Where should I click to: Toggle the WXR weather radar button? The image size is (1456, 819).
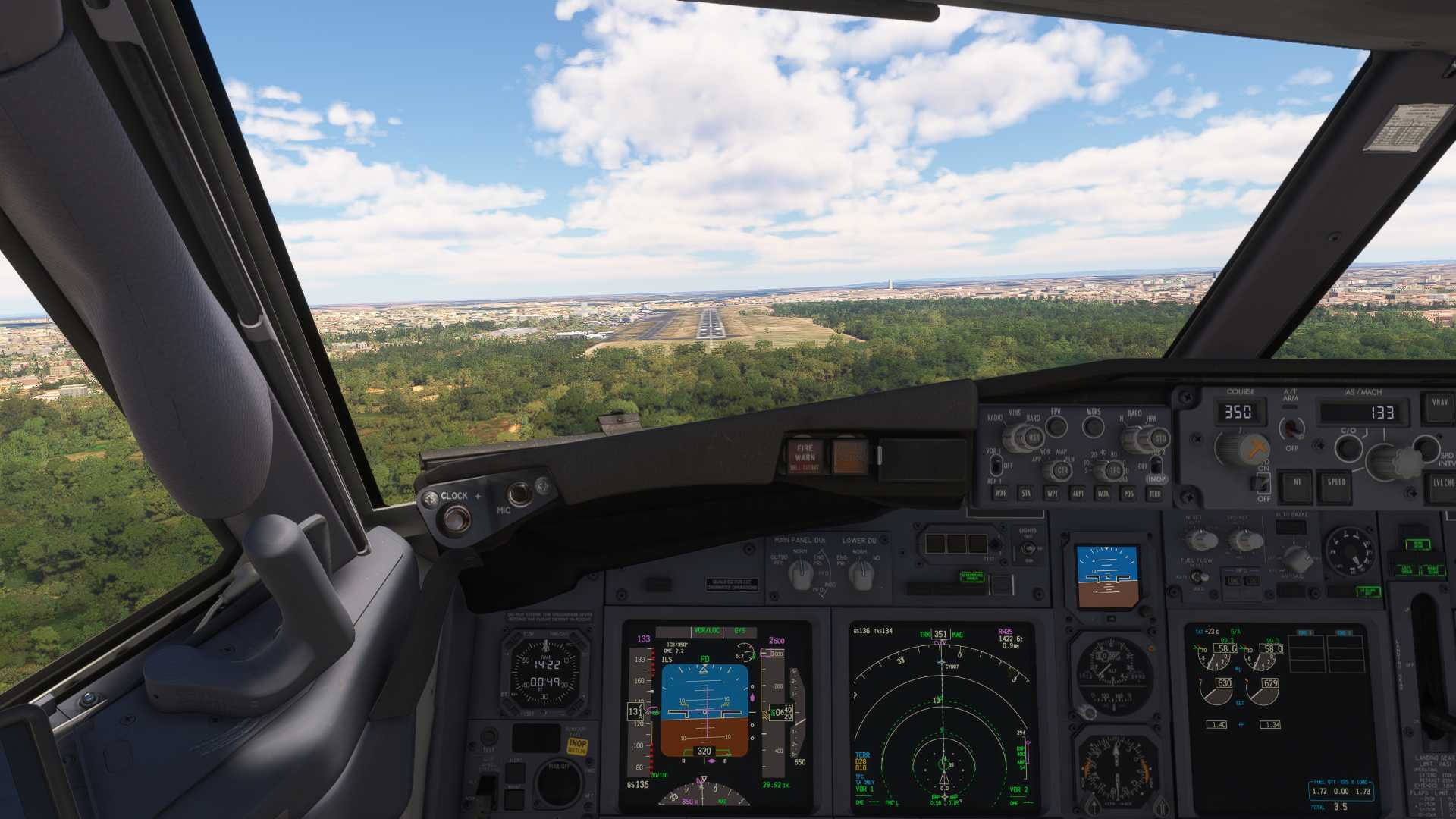coord(1001,494)
